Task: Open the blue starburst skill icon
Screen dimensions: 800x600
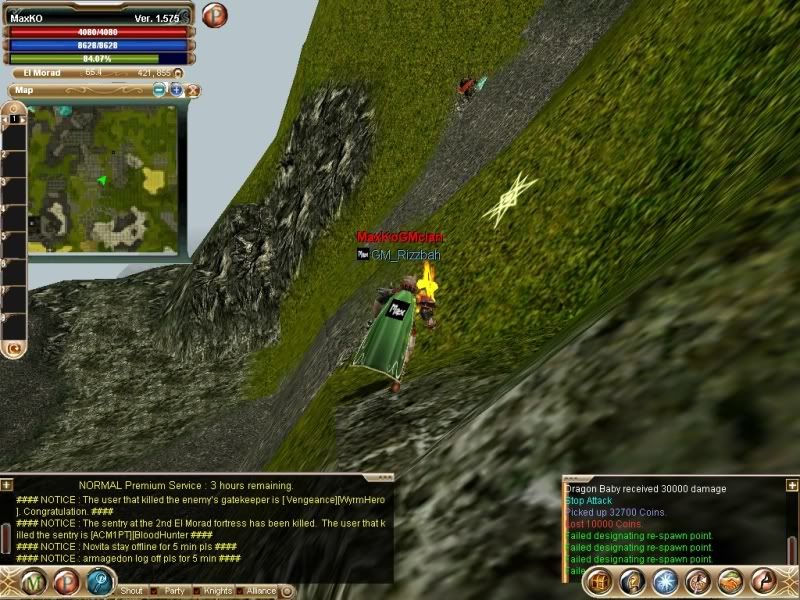Action: 665,581
